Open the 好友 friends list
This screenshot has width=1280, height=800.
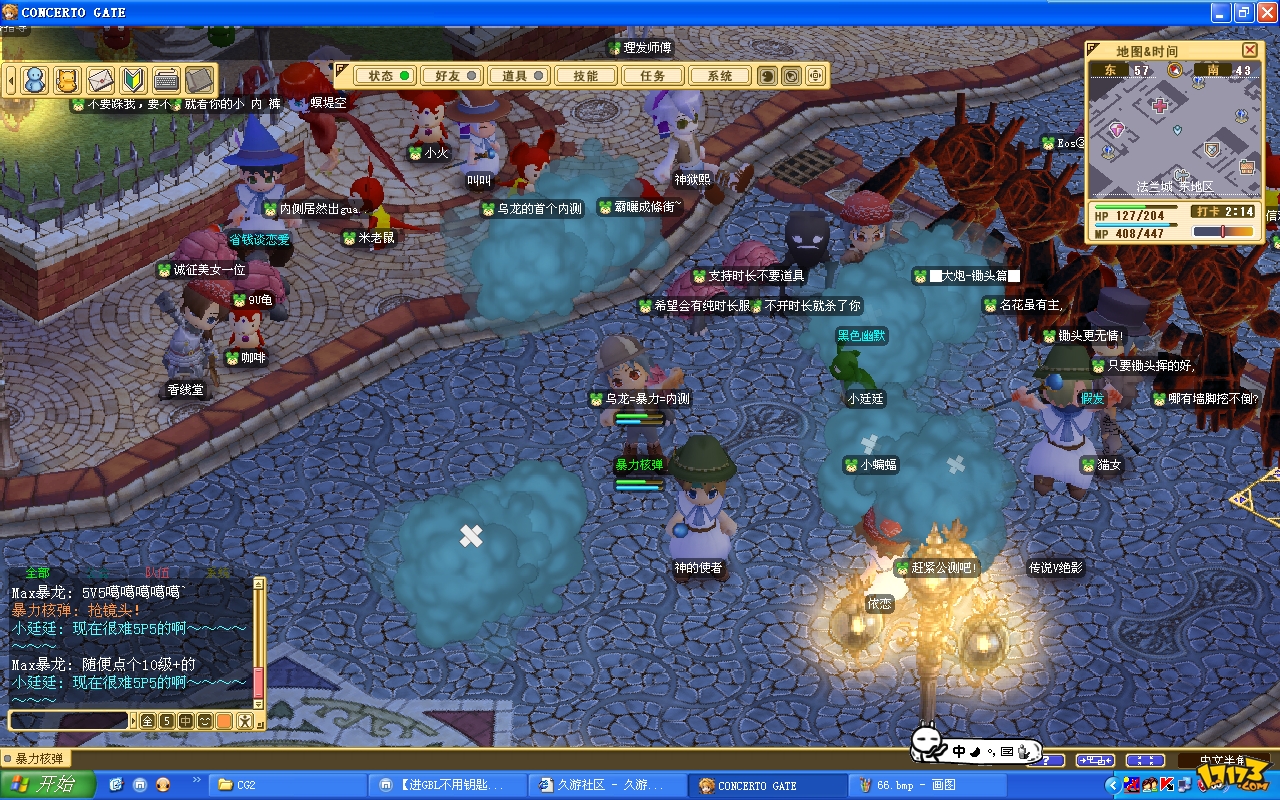click(449, 76)
